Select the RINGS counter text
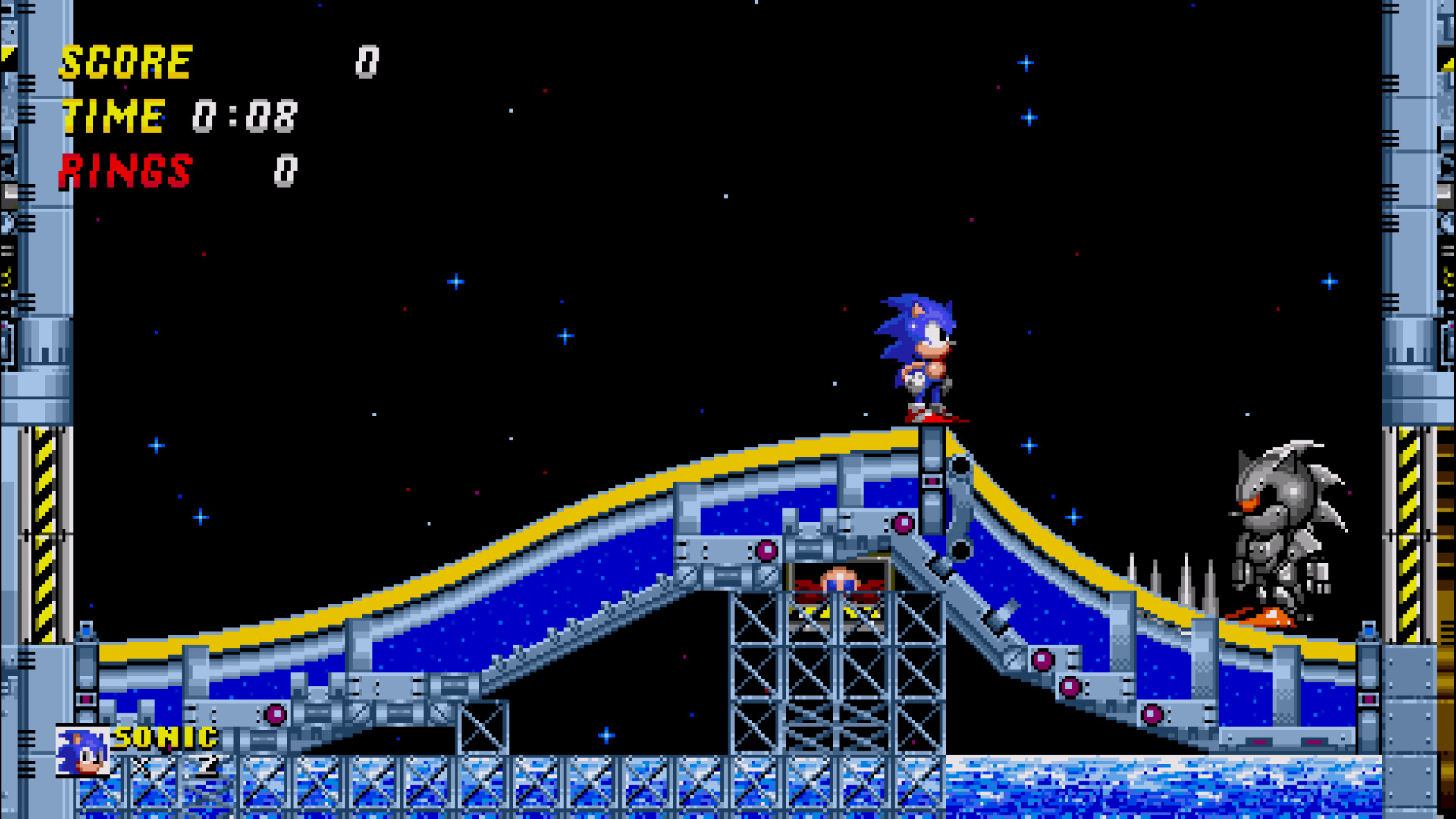This screenshot has height=819, width=1456. [125, 171]
